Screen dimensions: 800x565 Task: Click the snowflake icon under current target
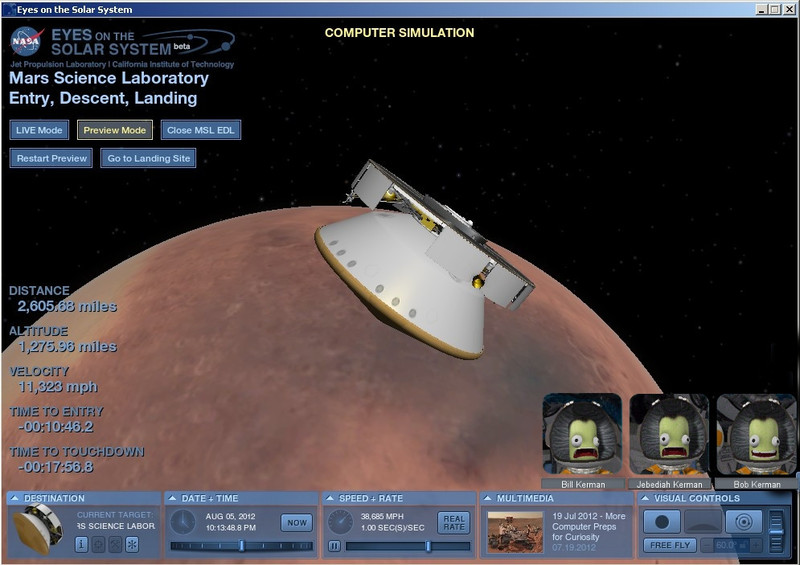[131, 544]
